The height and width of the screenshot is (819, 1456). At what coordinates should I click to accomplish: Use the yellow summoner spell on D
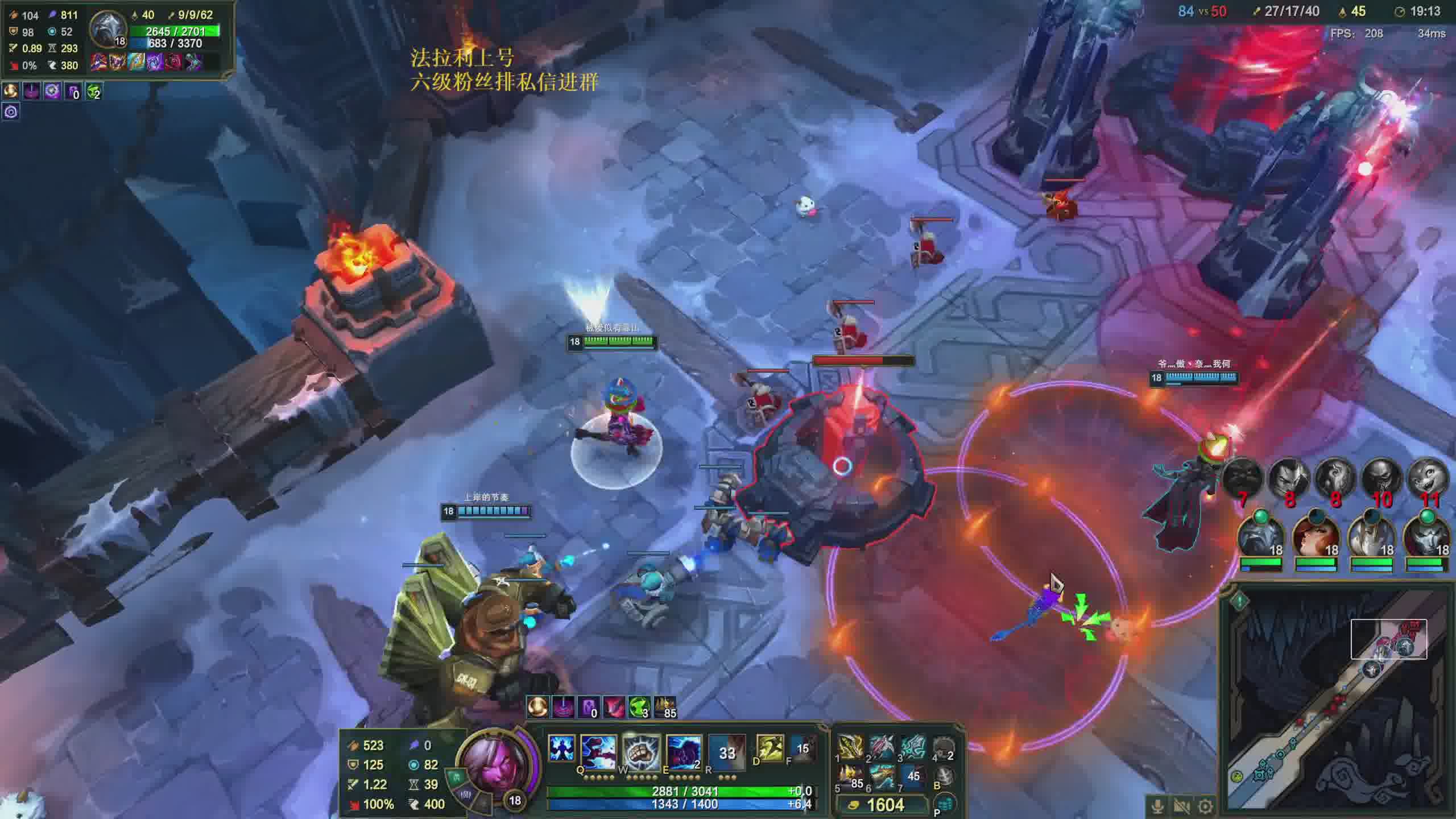(770, 747)
